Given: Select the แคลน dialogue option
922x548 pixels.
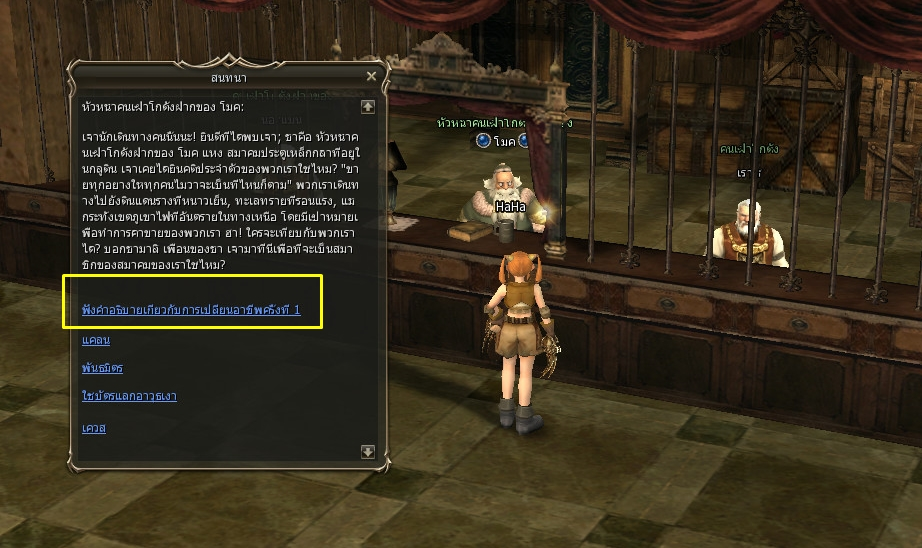Looking at the screenshot, I should pos(96,340).
